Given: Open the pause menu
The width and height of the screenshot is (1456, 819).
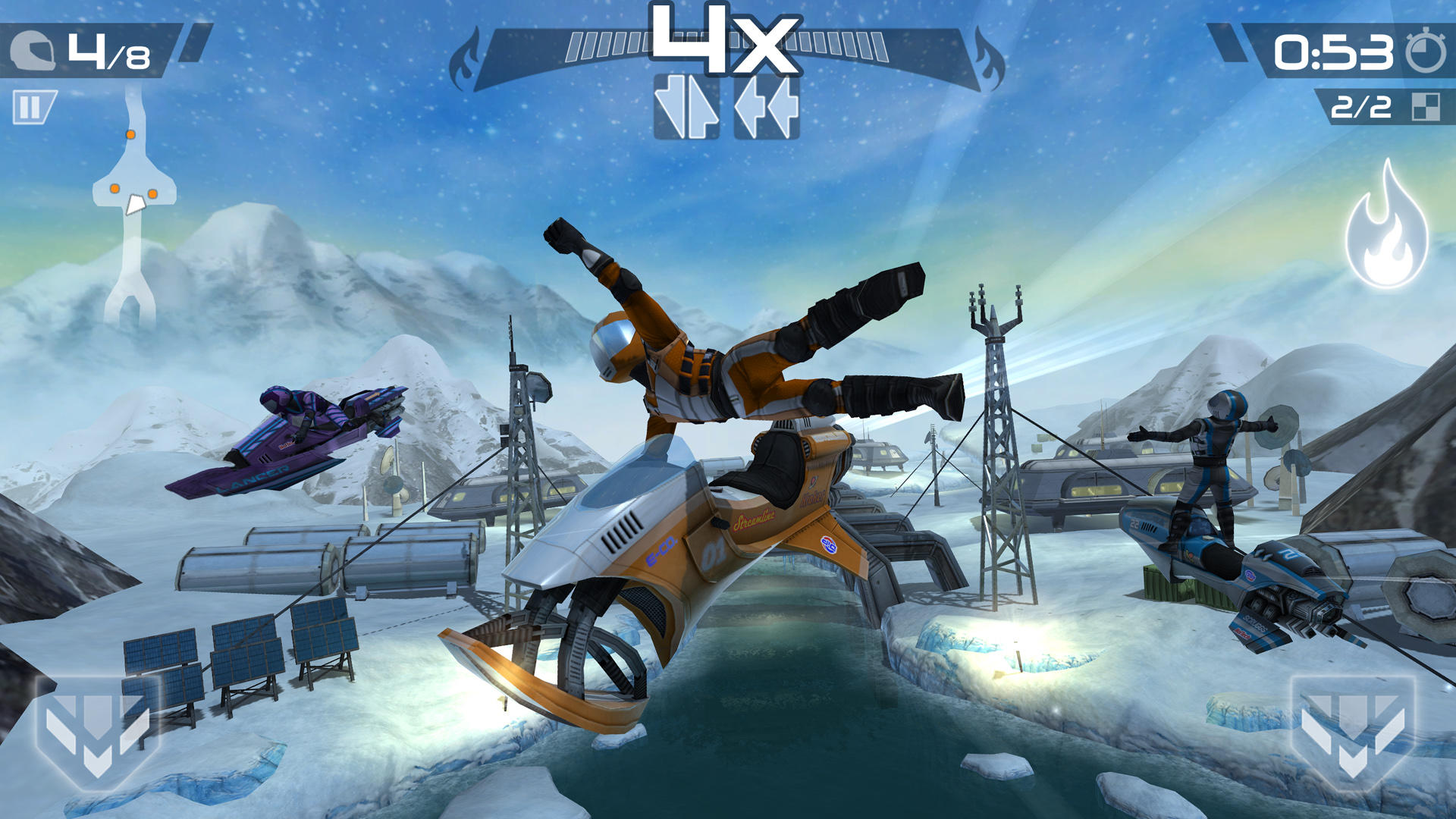Looking at the screenshot, I should click(32, 106).
